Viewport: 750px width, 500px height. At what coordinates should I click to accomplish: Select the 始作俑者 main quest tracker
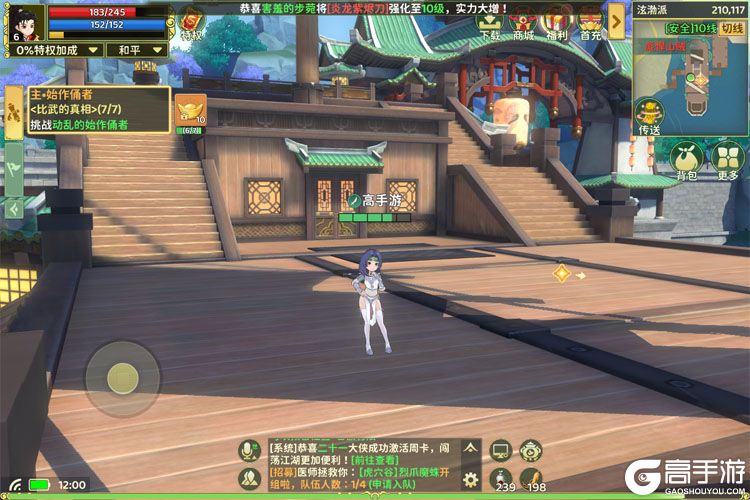click(87, 110)
